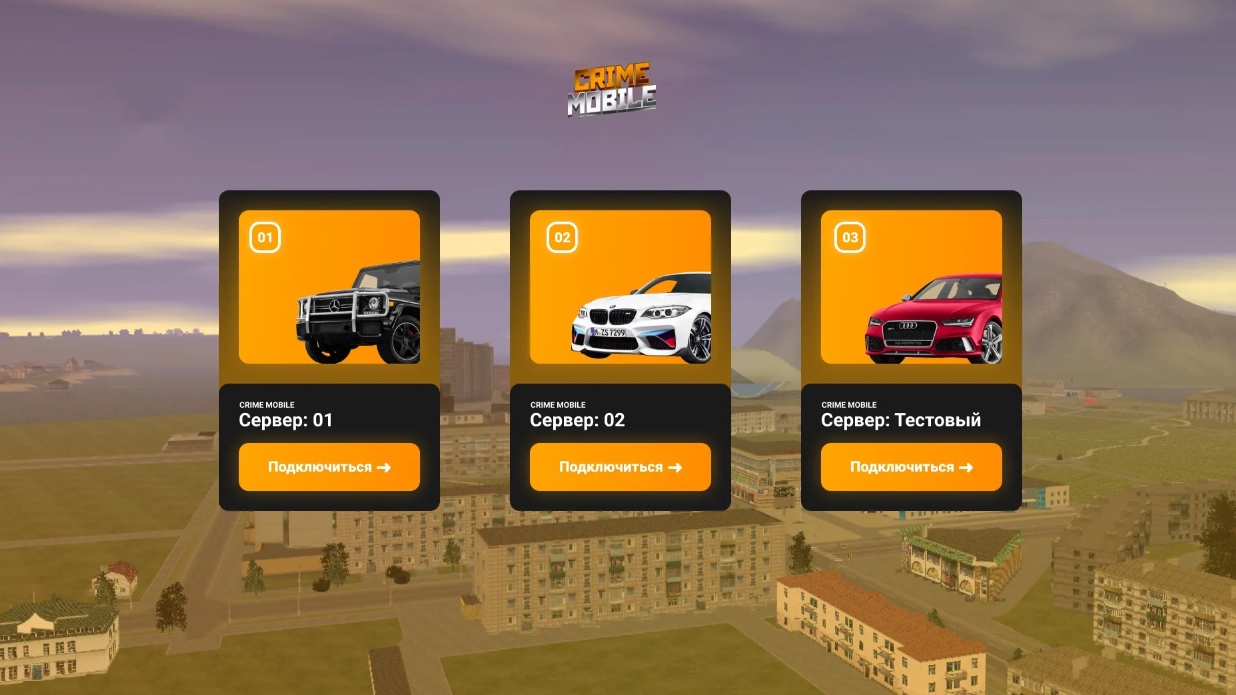Pick the red Audi server thumbnail

tap(911, 287)
